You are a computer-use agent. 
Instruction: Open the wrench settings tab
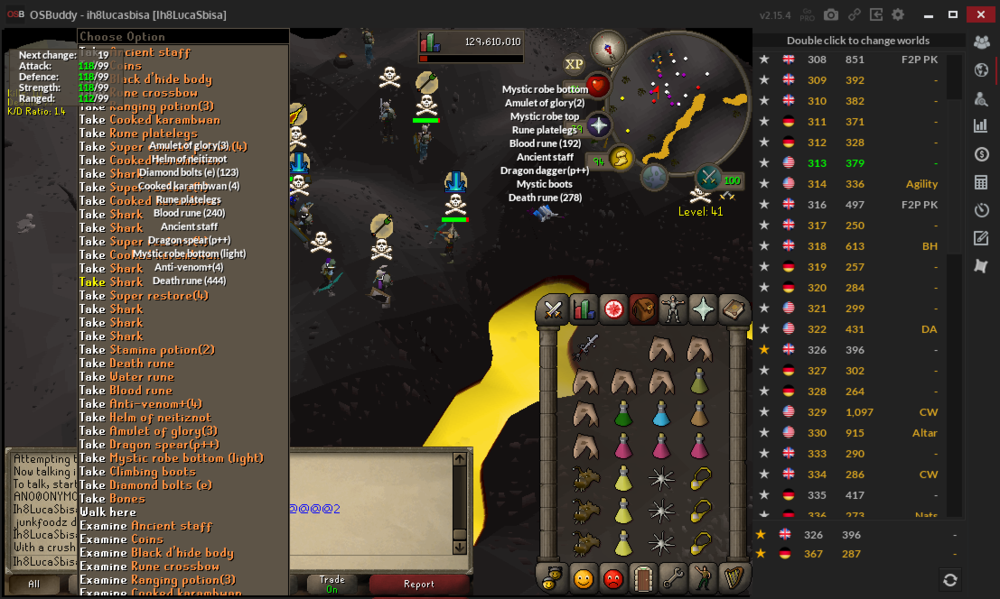[x=674, y=578]
